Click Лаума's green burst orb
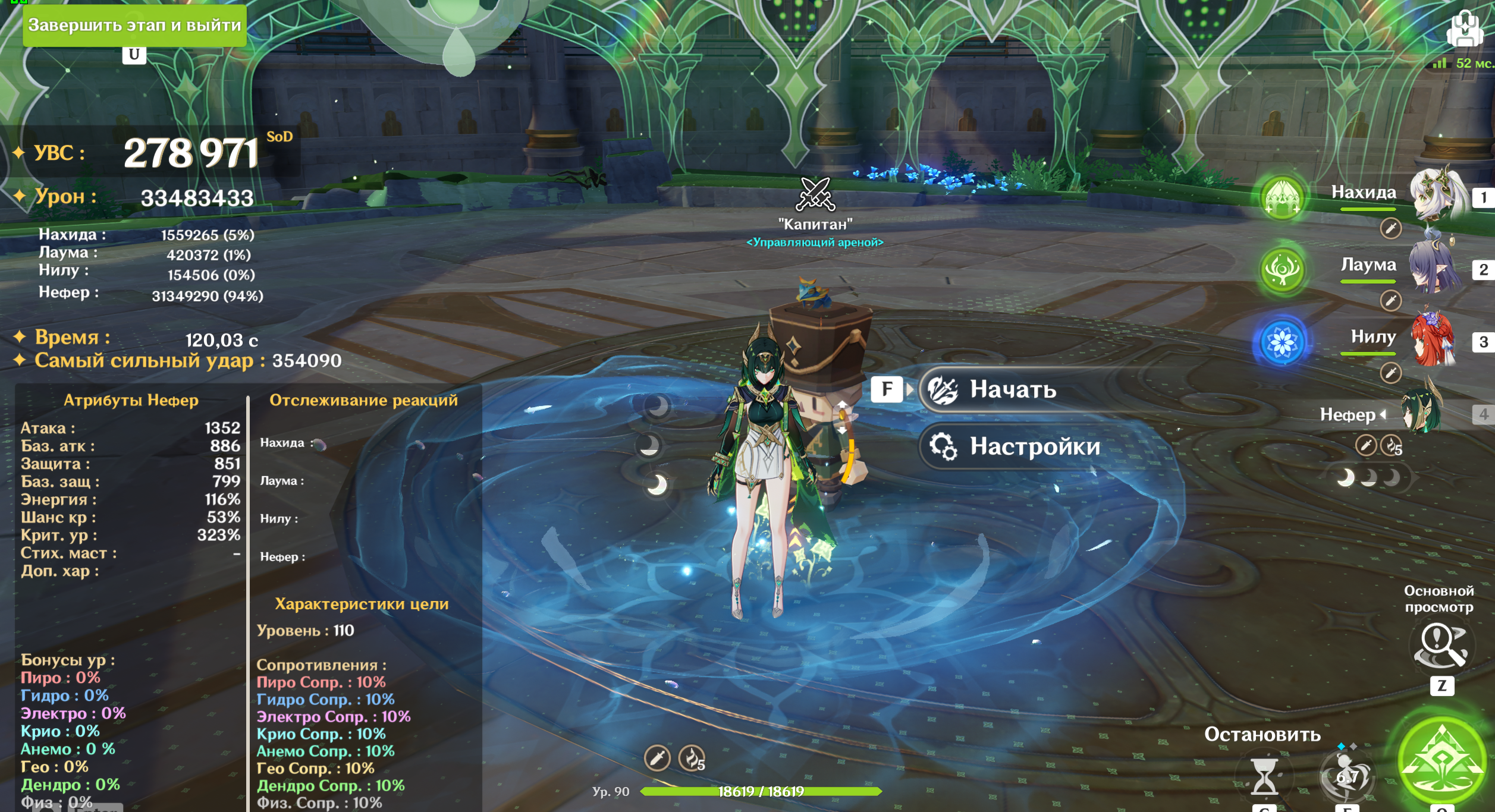 point(1282,270)
